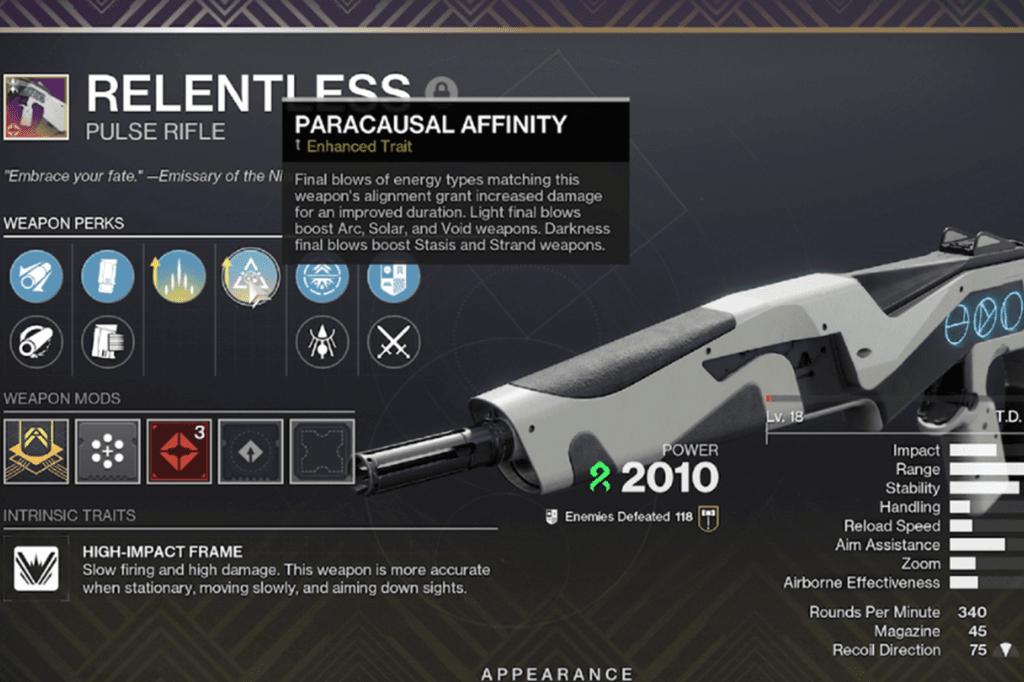Open the Appearance section
Image resolution: width=1024 pixels, height=682 pixels.
click(557, 674)
